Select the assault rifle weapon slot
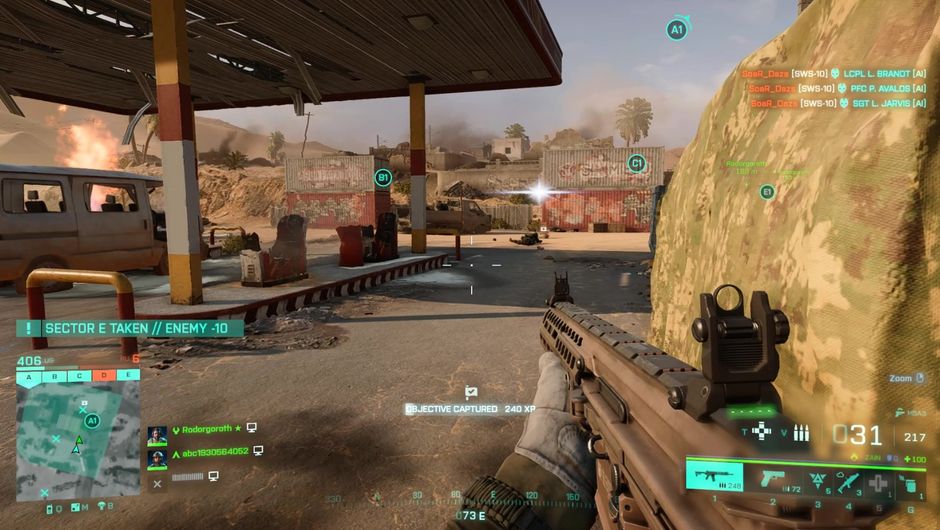 [714, 477]
